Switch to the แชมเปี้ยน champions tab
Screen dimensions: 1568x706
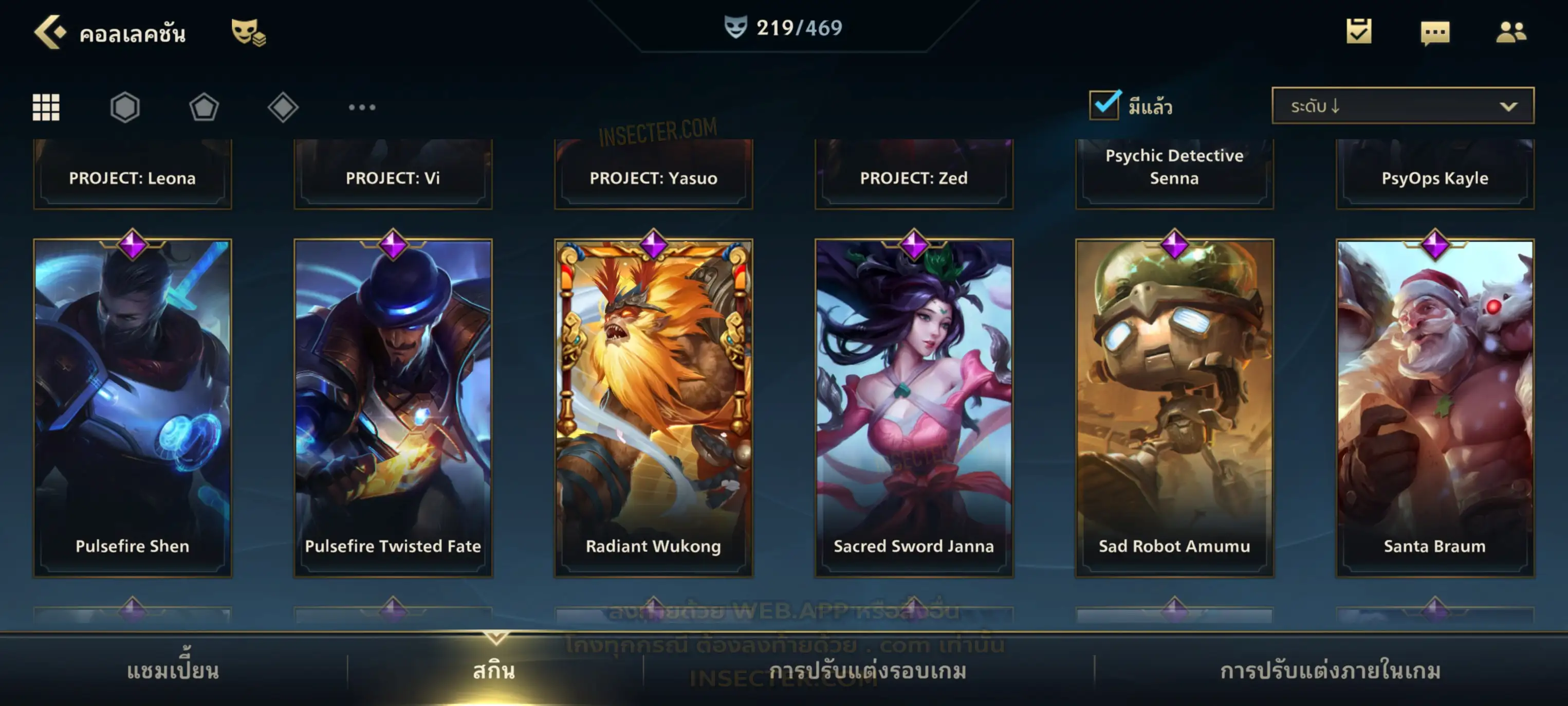[x=173, y=671]
